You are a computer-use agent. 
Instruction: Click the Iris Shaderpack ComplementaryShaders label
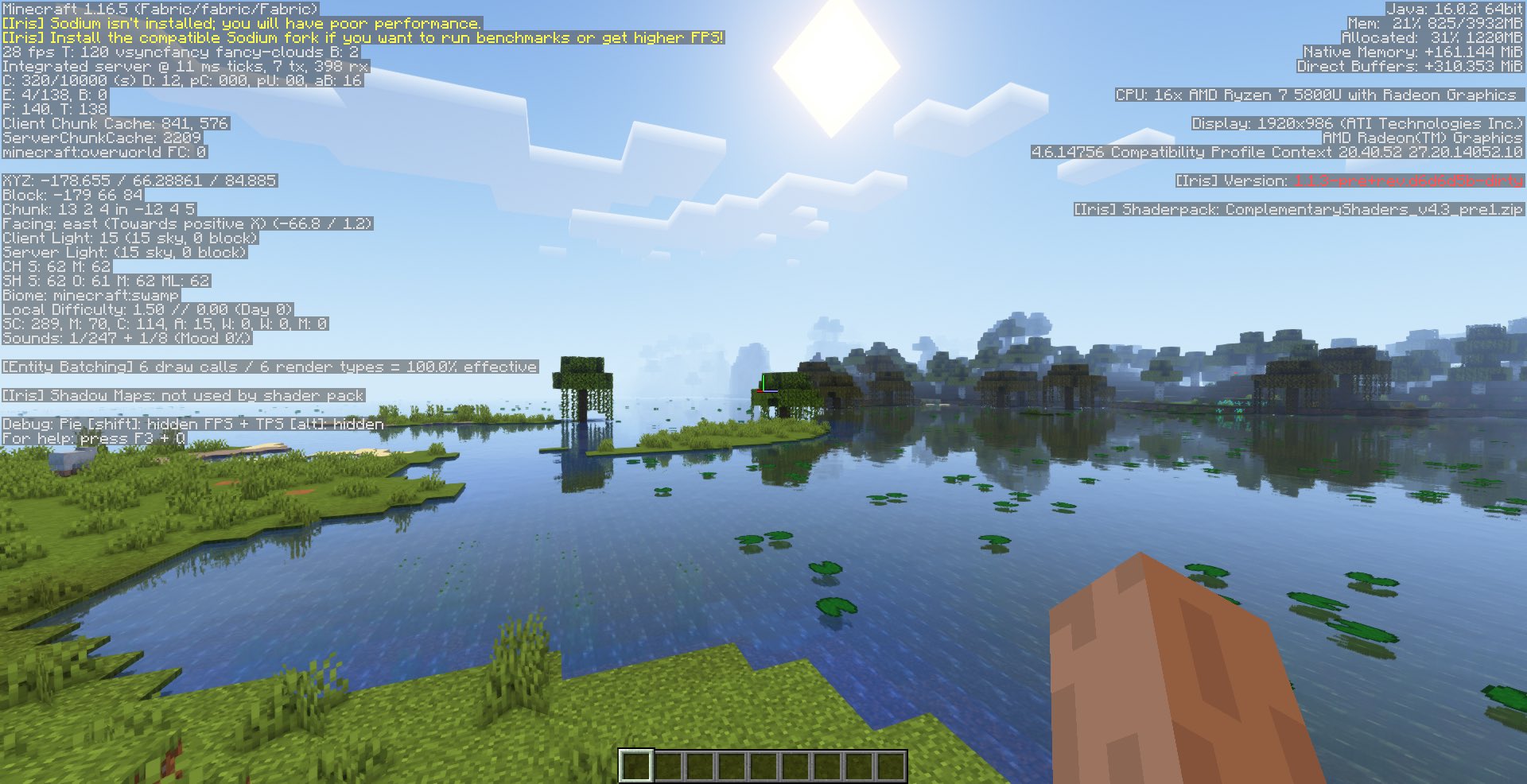pyautogui.click(x=1299, y=209)
